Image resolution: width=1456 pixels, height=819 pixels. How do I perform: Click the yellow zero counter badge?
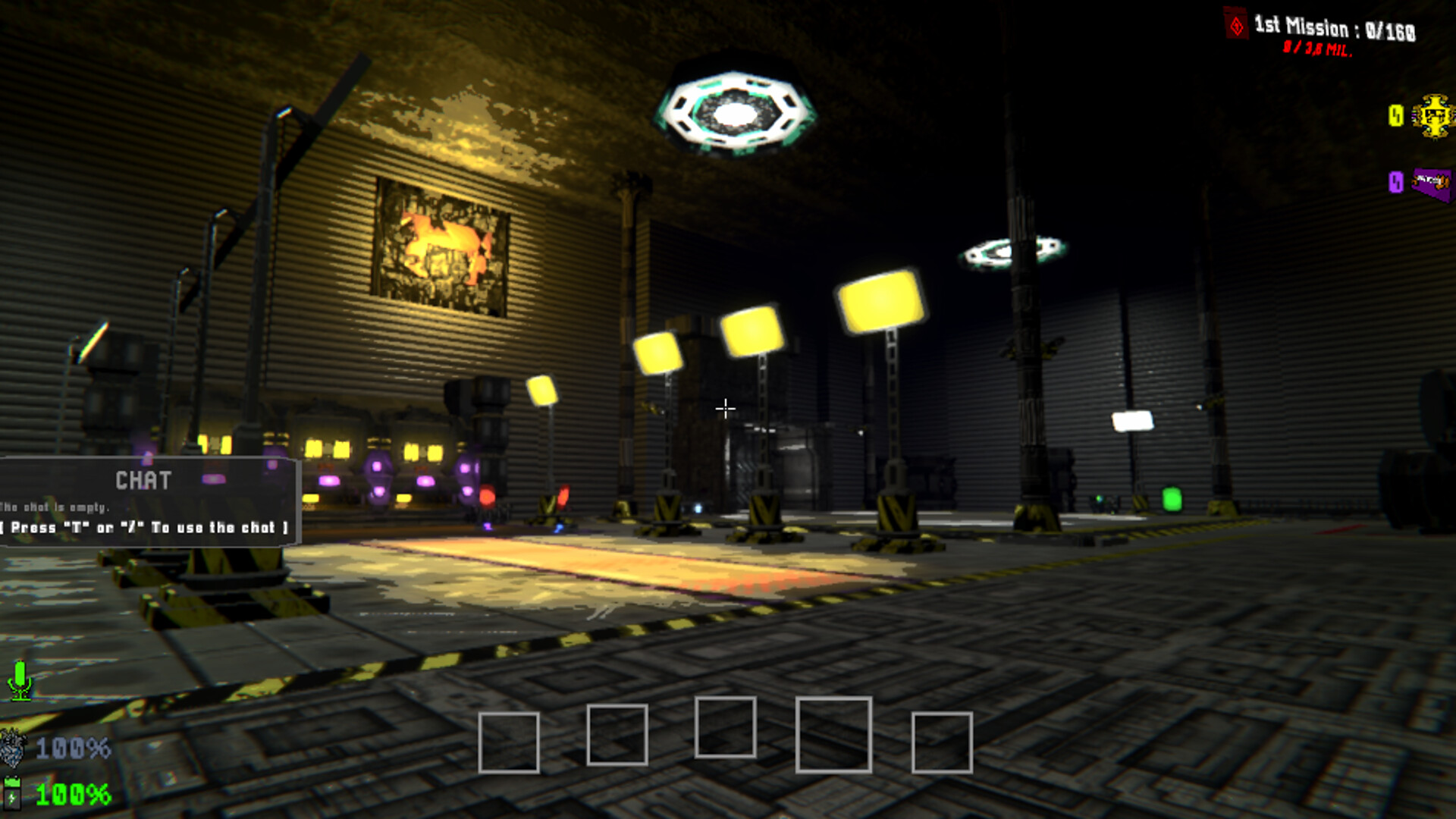click(x=1396, y=115)
